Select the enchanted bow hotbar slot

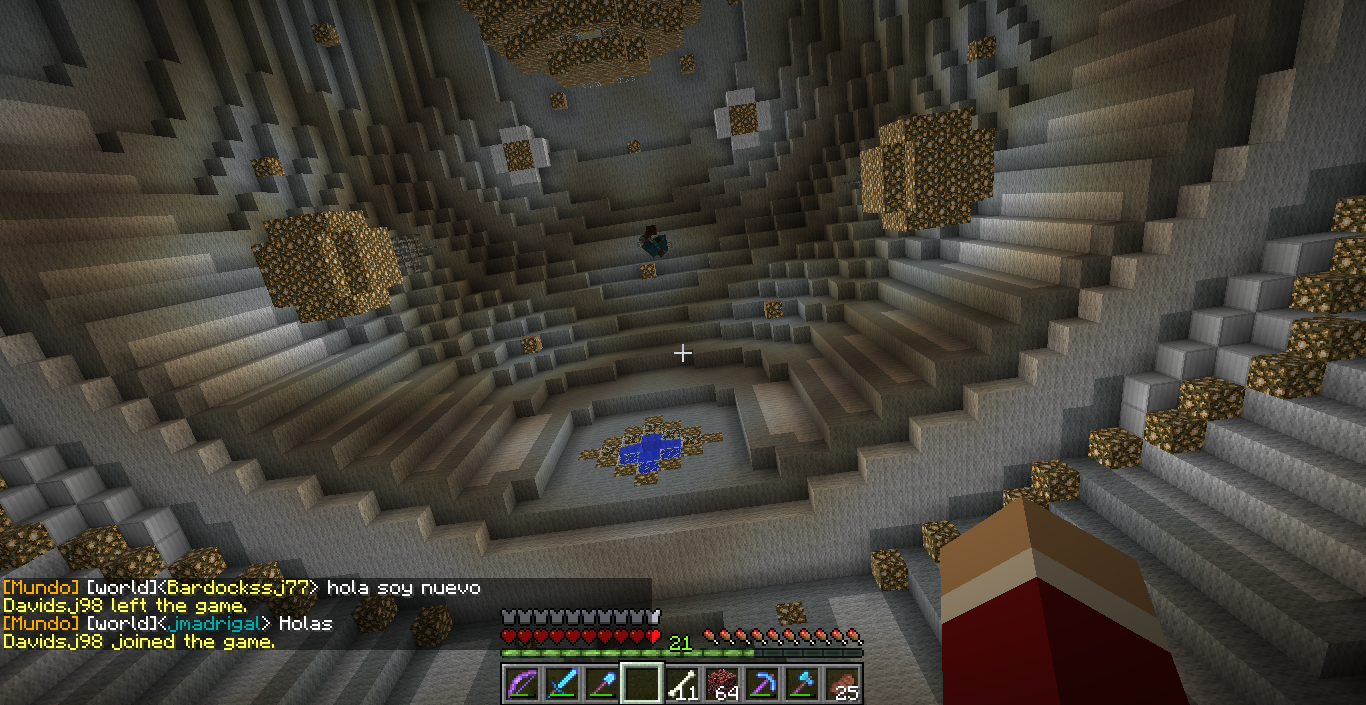[522, 684]
